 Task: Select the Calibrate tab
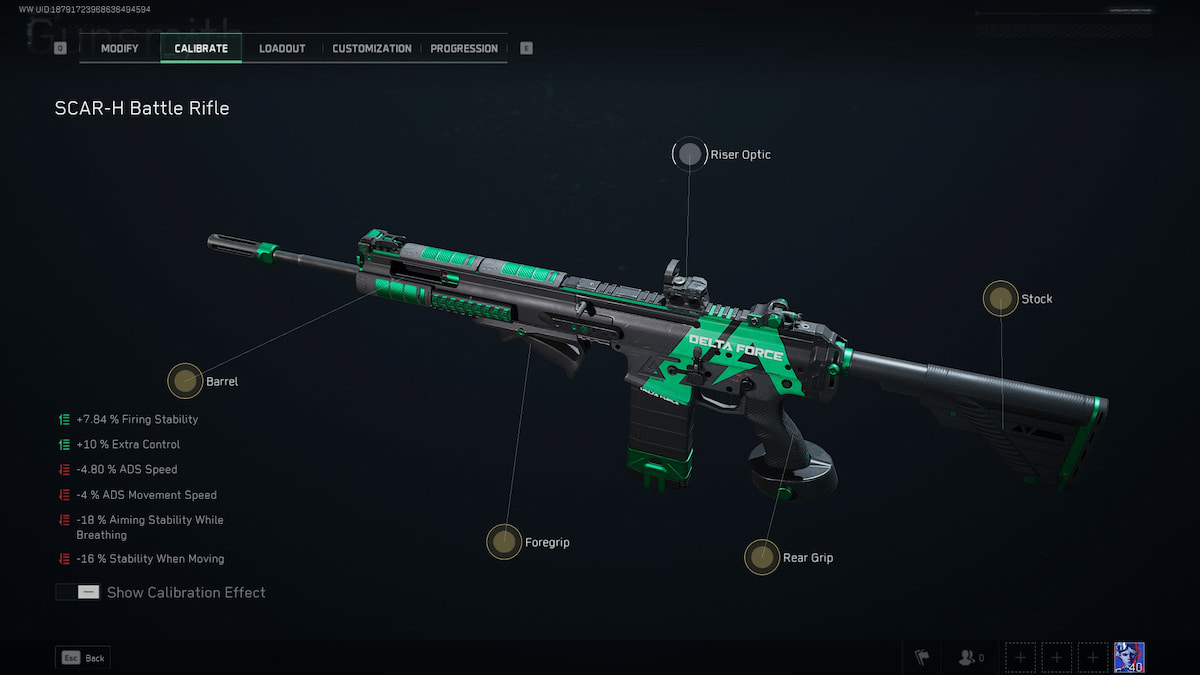click(x=201, y=48)
